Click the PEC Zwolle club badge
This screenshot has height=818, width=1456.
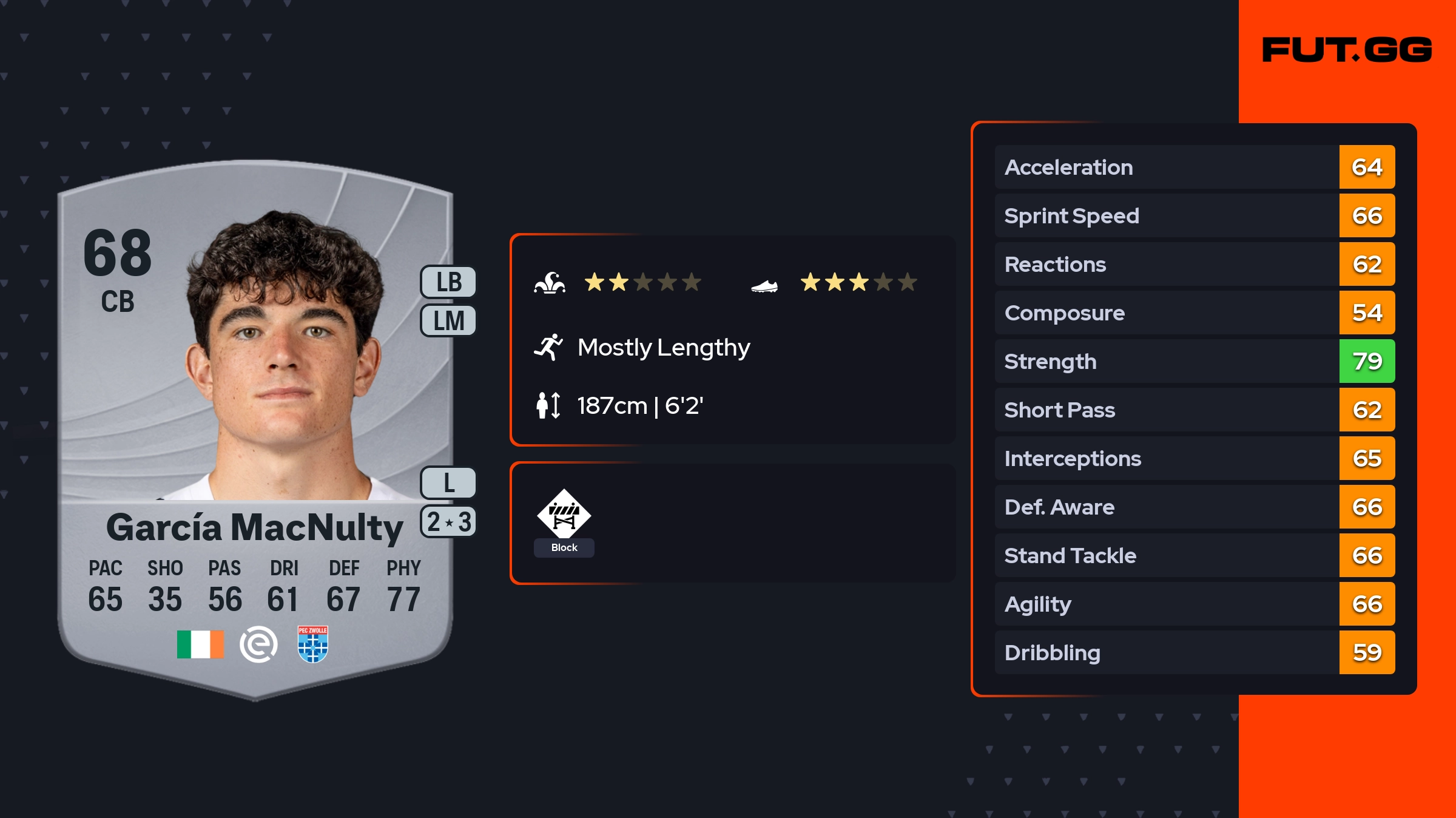click(313, 644)
